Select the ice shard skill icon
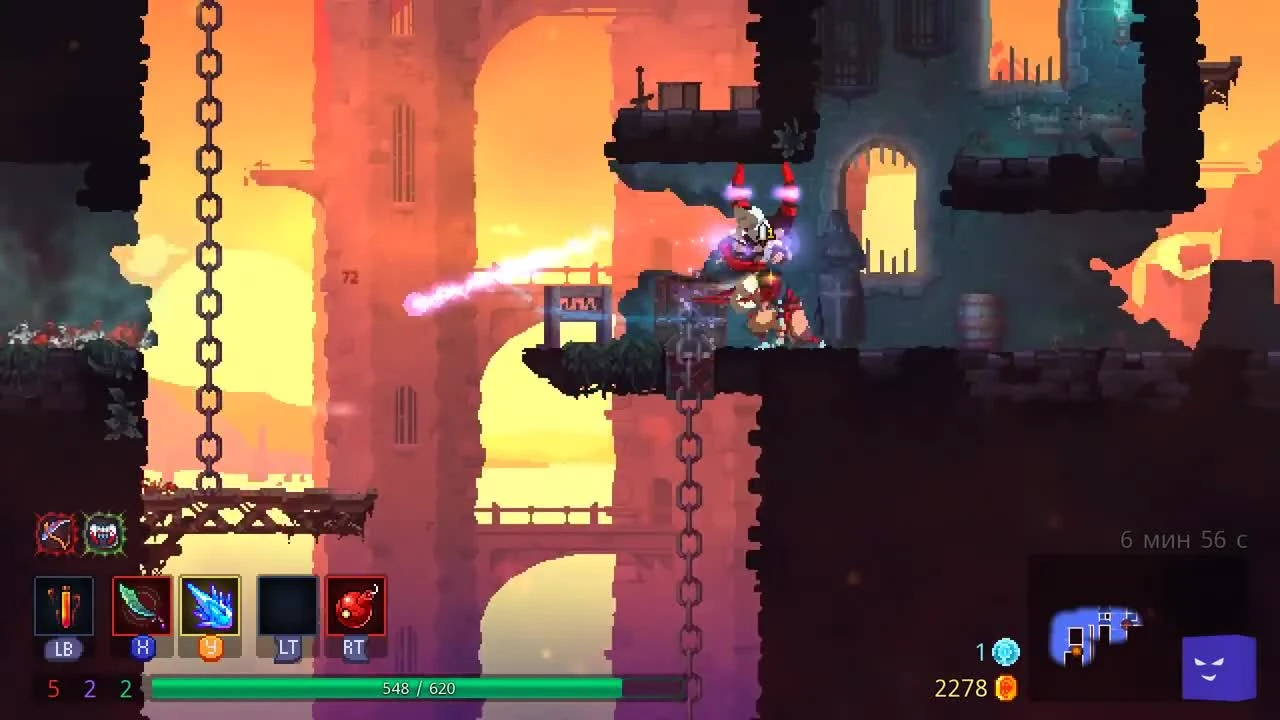The width and height of the screenshot is (1280, 720). pos(211,605)
